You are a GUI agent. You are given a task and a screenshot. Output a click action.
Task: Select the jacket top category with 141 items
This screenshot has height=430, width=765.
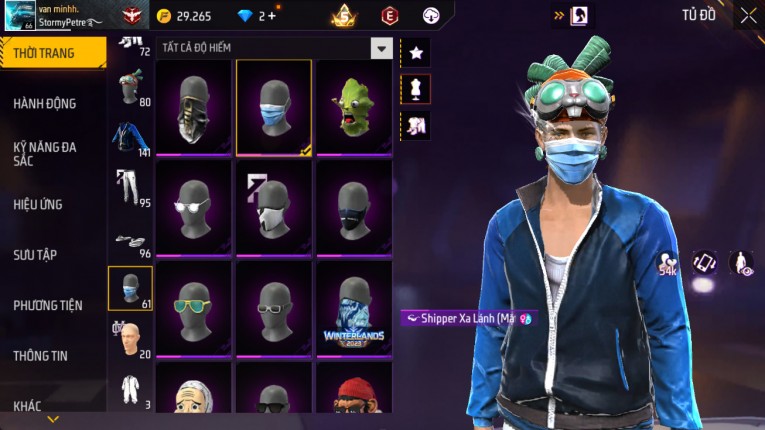tap(130, 138)
